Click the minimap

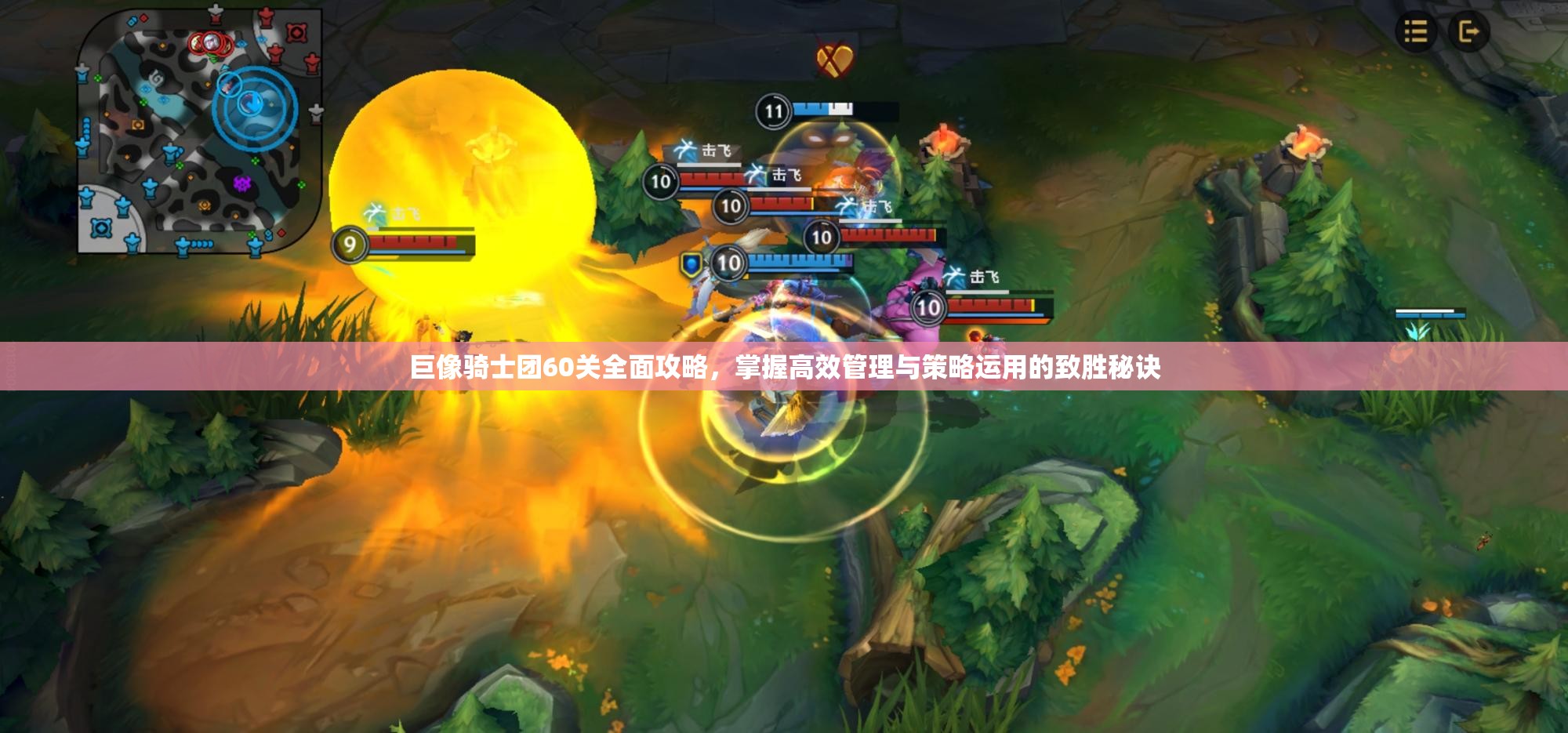point(200,133)
